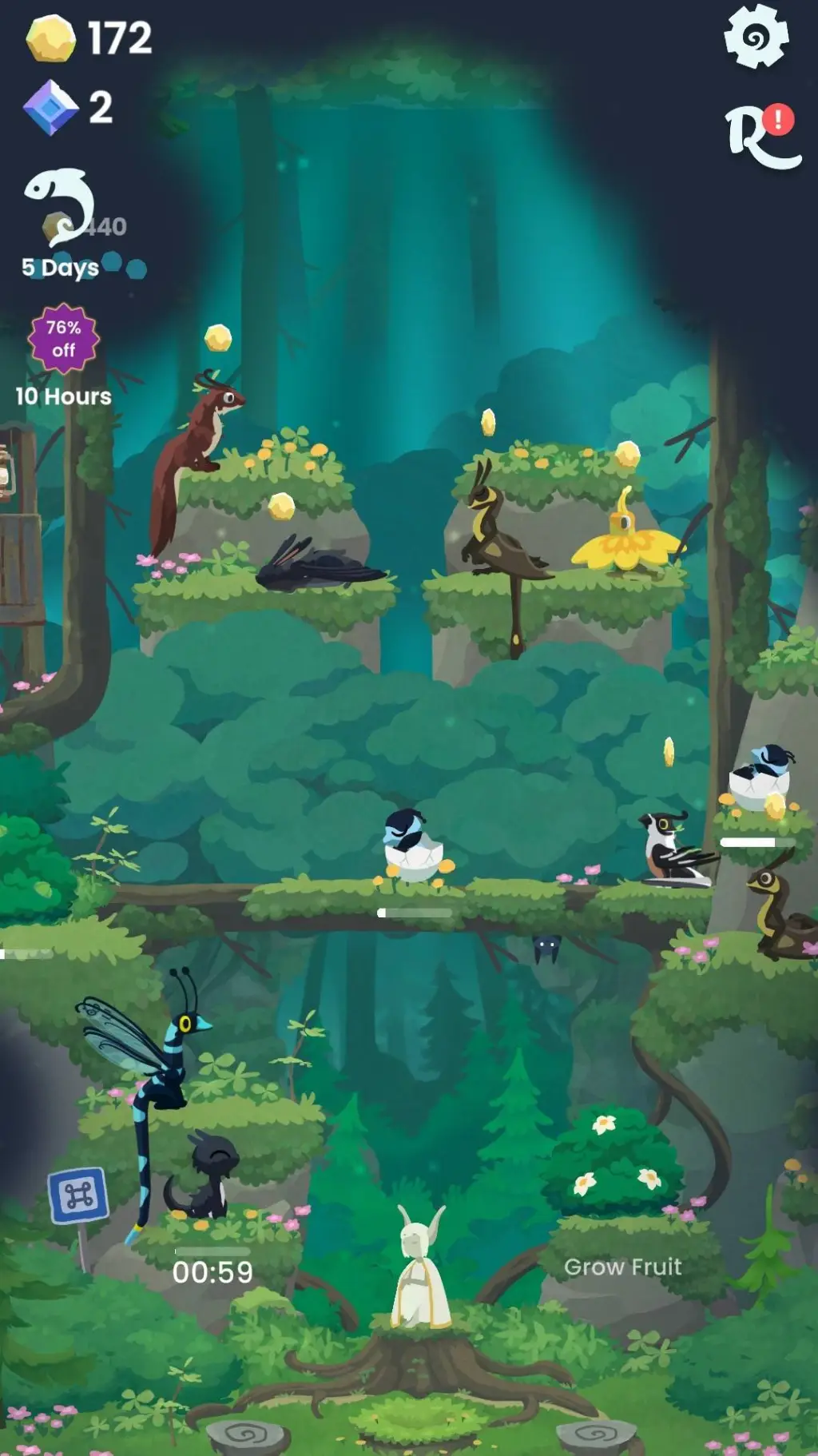Open the settings gear menu
Viewport: 818px width, 1456px height.
[x=756, y=37]
